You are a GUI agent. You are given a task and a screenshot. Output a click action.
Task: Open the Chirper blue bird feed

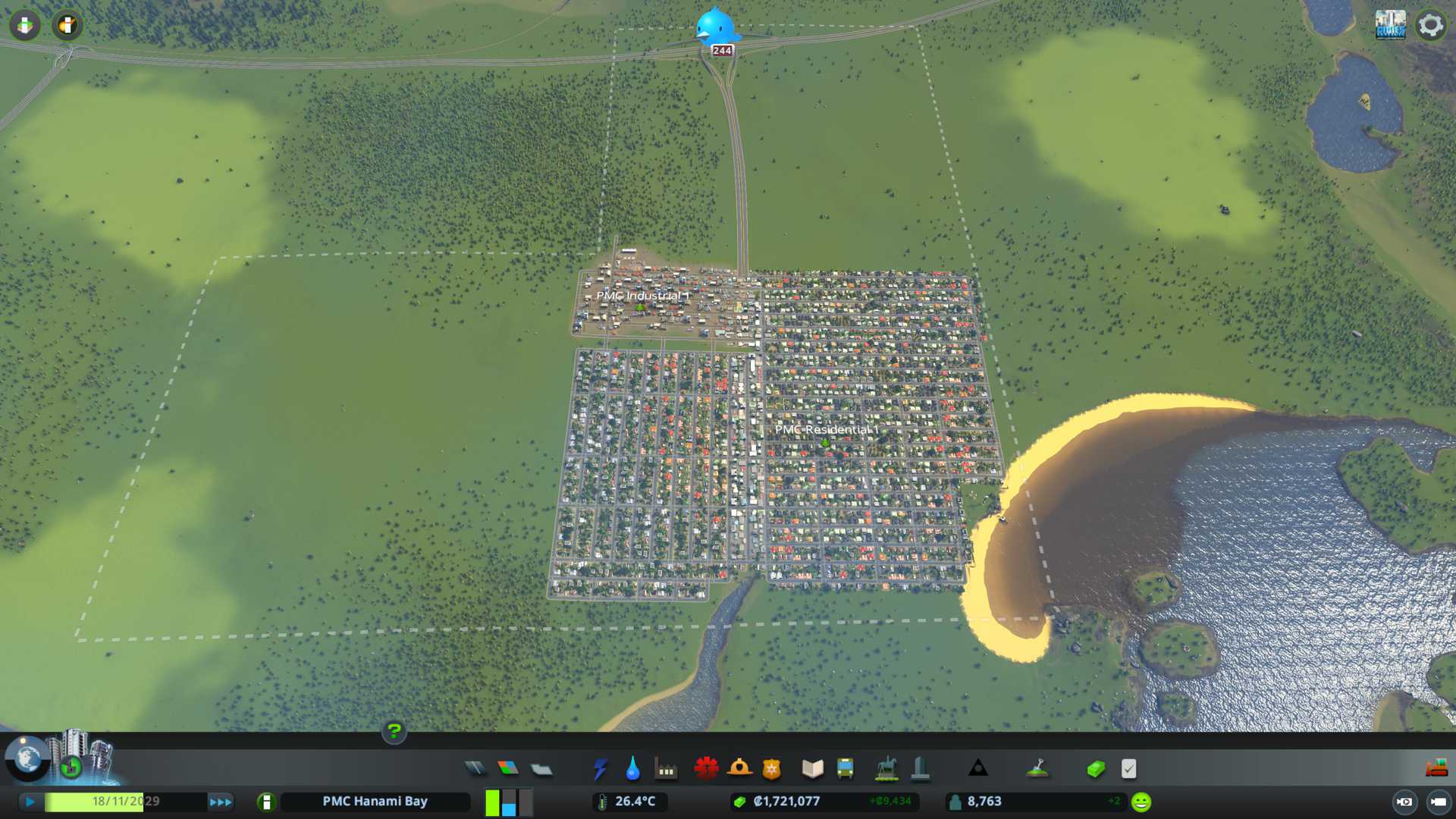coord(715,27)
